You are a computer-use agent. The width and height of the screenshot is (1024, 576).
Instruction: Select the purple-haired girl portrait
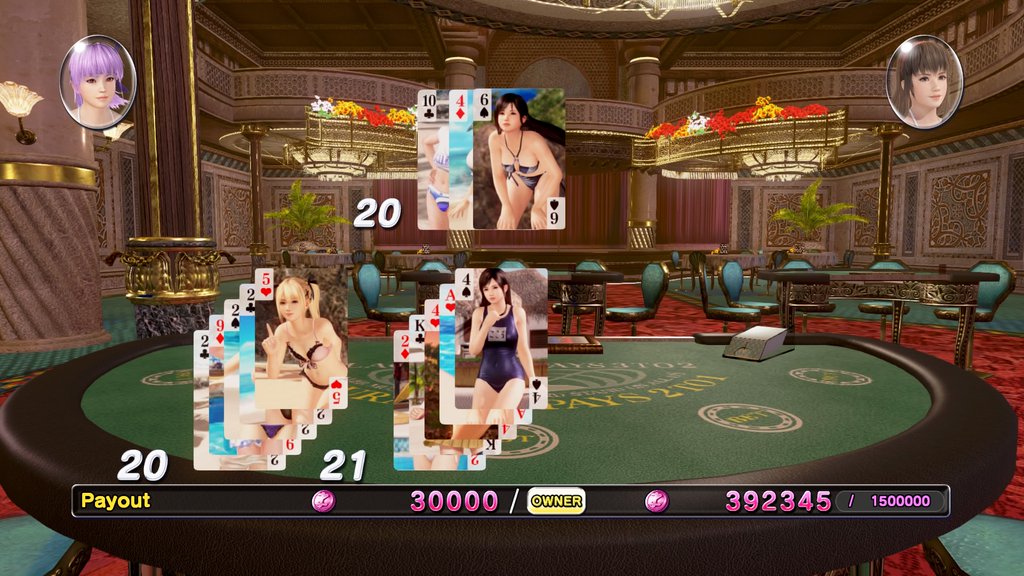97,82
